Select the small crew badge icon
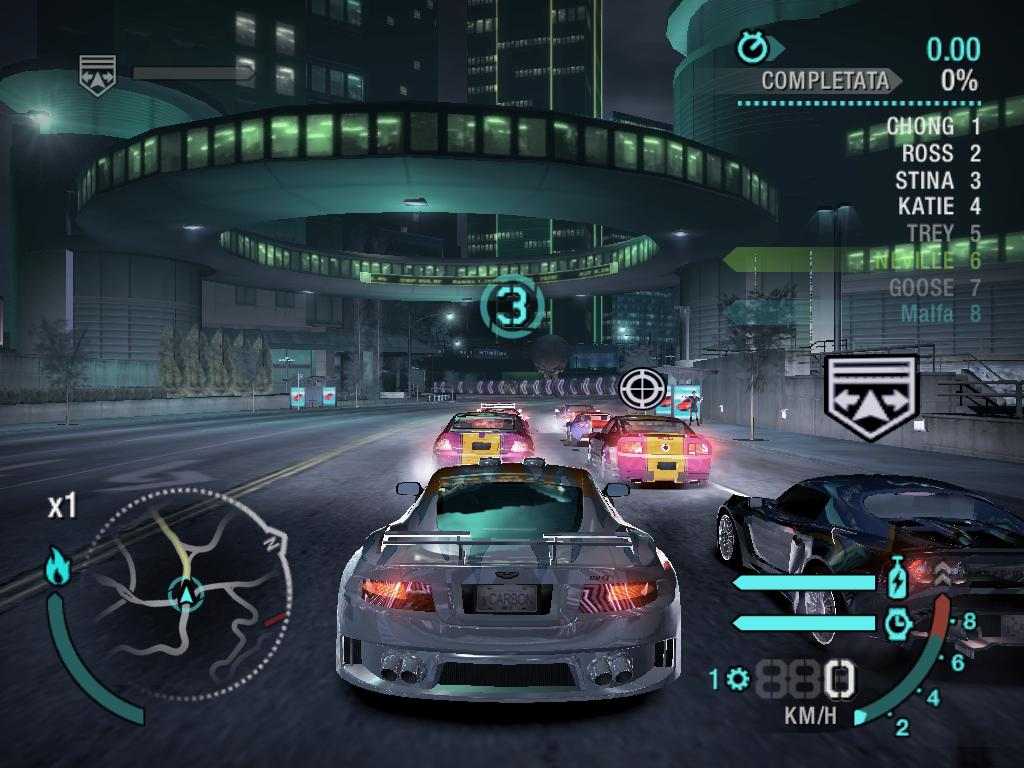1024x768 pixels. pyautogui.click(x=97, y=73)
